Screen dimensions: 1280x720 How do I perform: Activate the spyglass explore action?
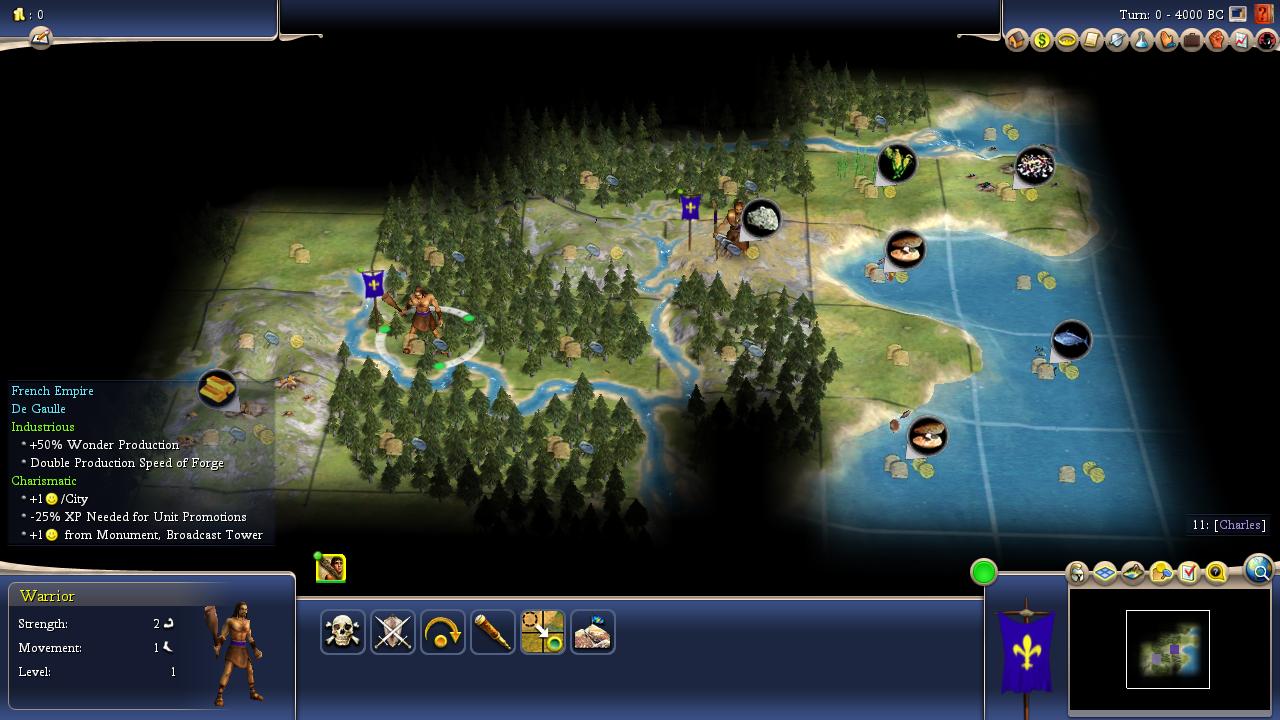493,632
